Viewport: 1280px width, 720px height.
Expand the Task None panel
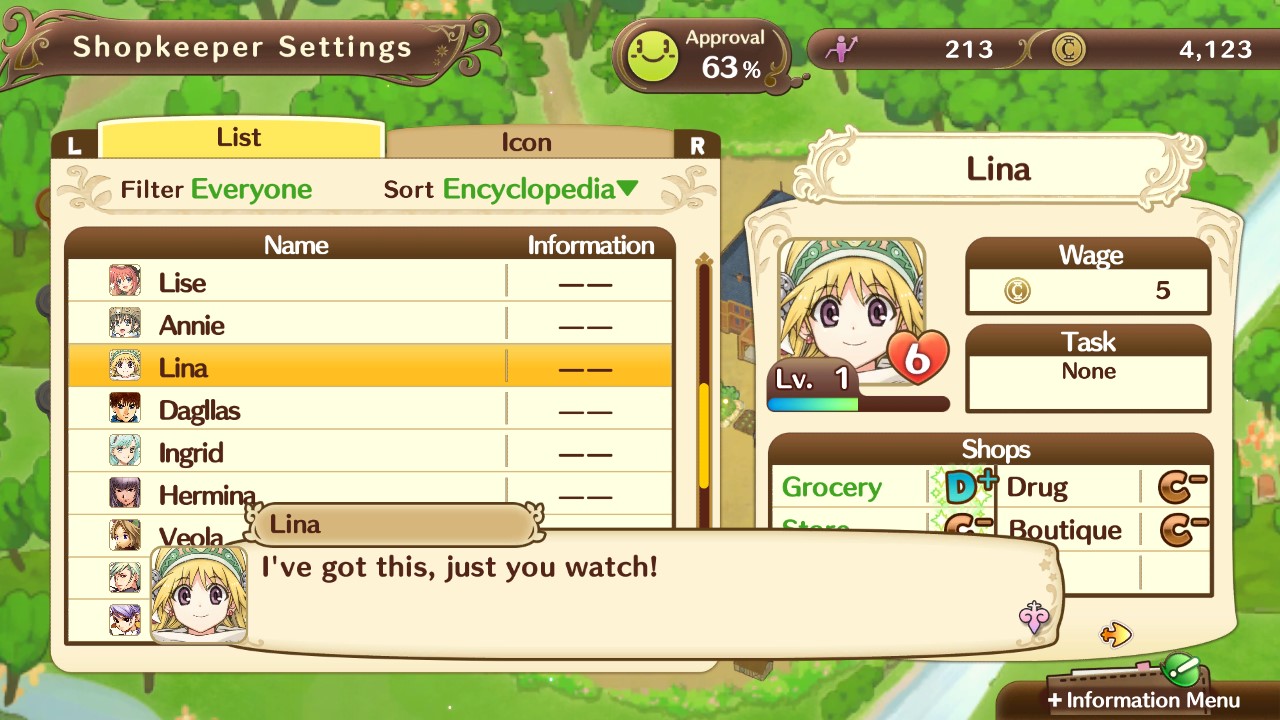pyautogui.click(x=1088, y=370)
